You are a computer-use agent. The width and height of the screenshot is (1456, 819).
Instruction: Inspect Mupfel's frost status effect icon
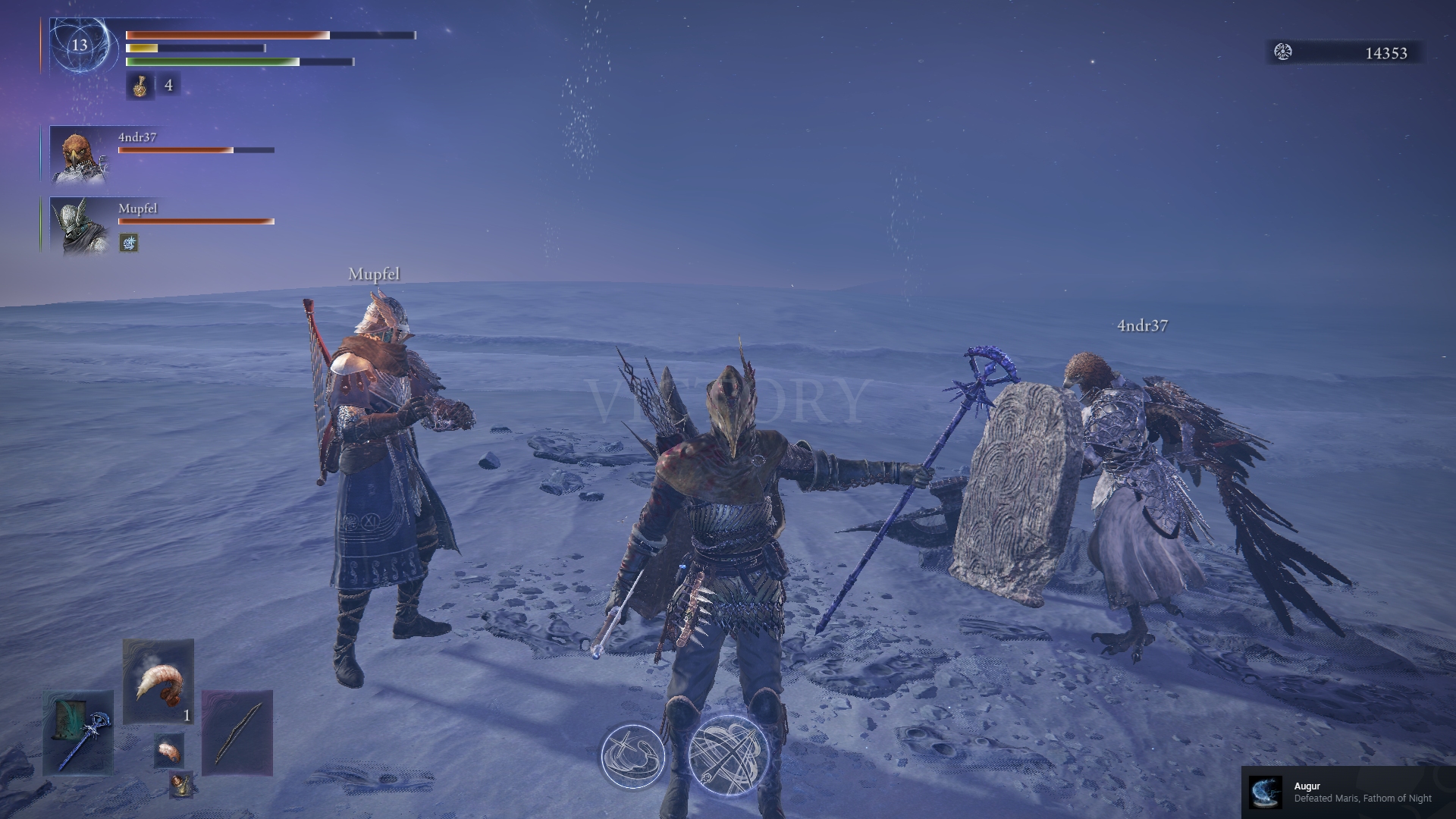(x=129, y=243)
